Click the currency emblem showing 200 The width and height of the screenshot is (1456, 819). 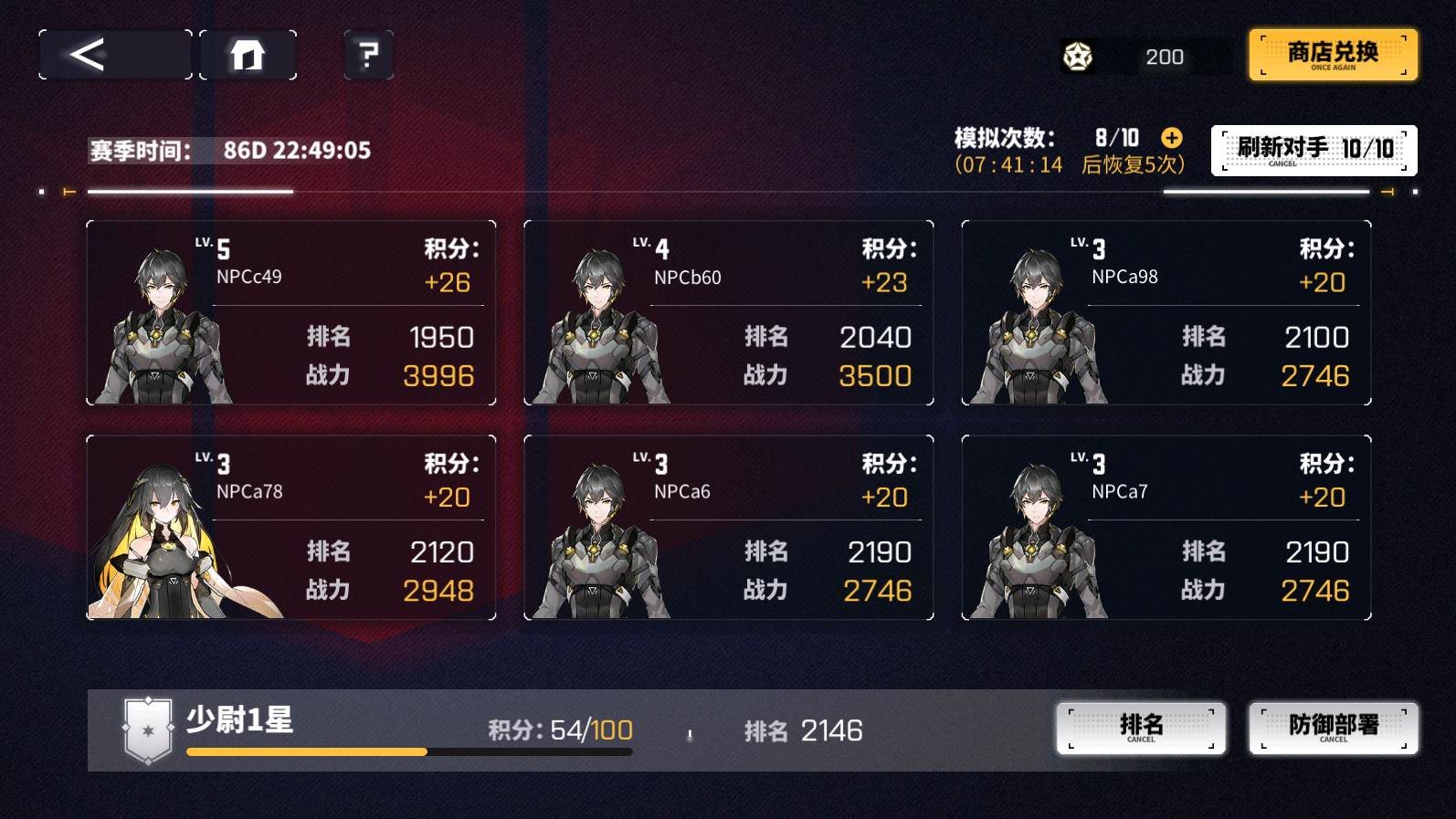(x=1080, y=57)
